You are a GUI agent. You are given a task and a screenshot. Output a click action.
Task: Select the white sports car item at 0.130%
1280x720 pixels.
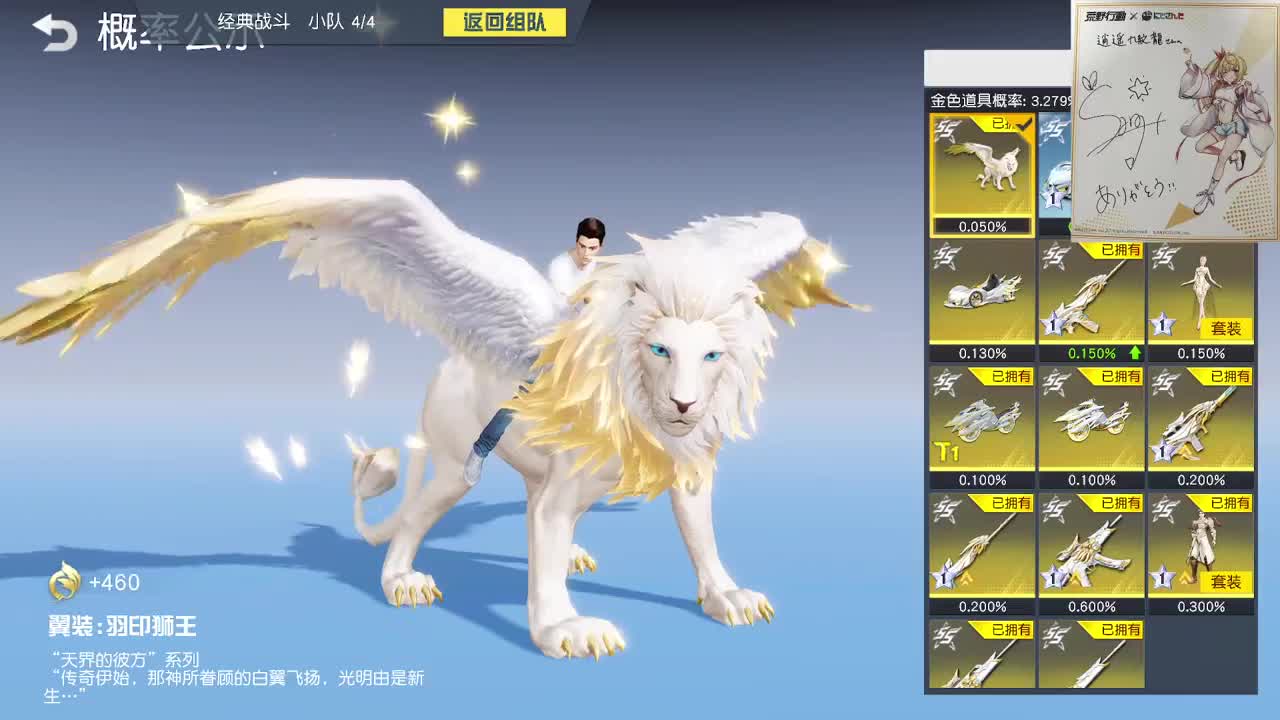[x=981, y=290]
